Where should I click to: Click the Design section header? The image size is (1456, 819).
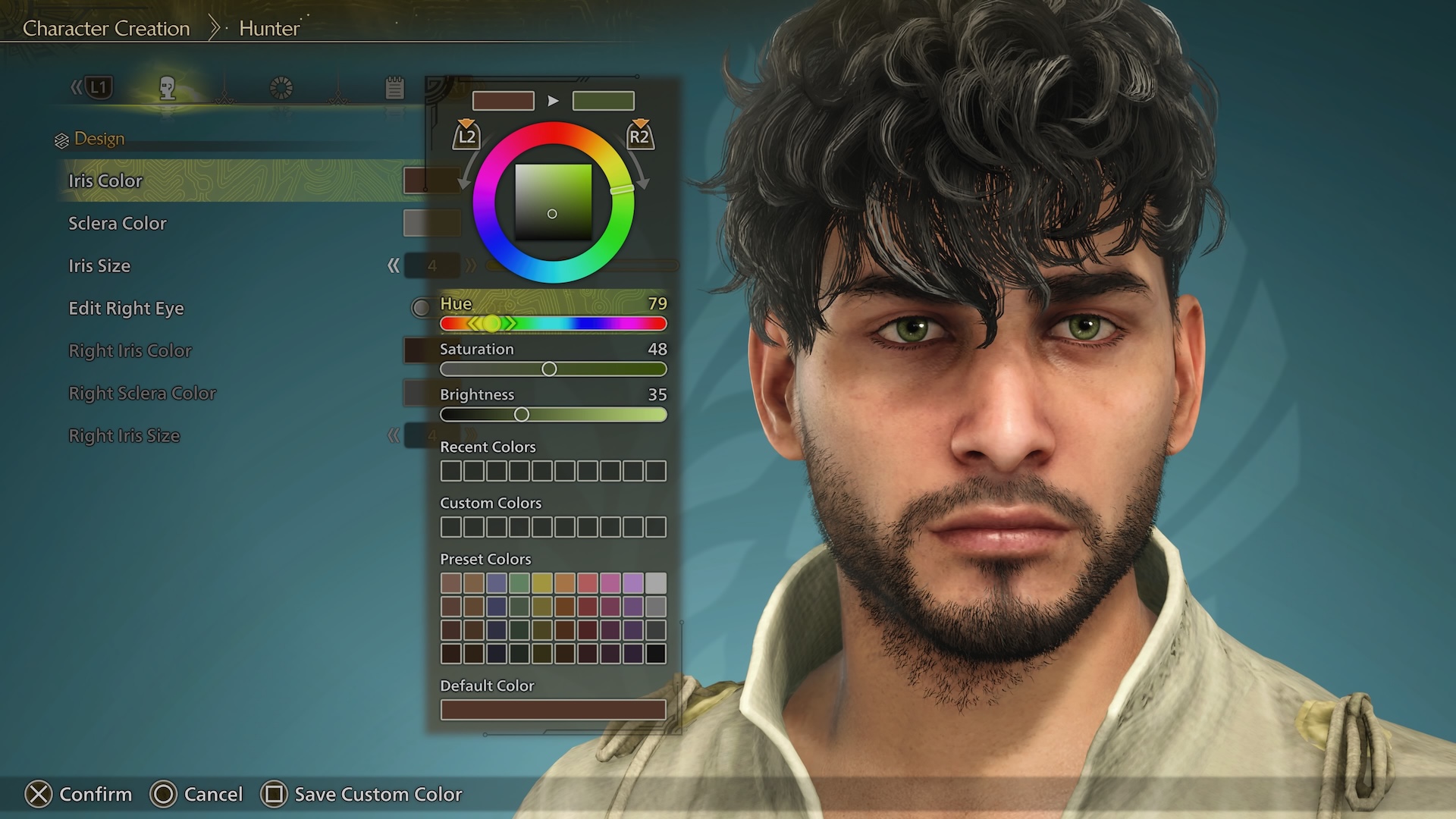point(99,139)
